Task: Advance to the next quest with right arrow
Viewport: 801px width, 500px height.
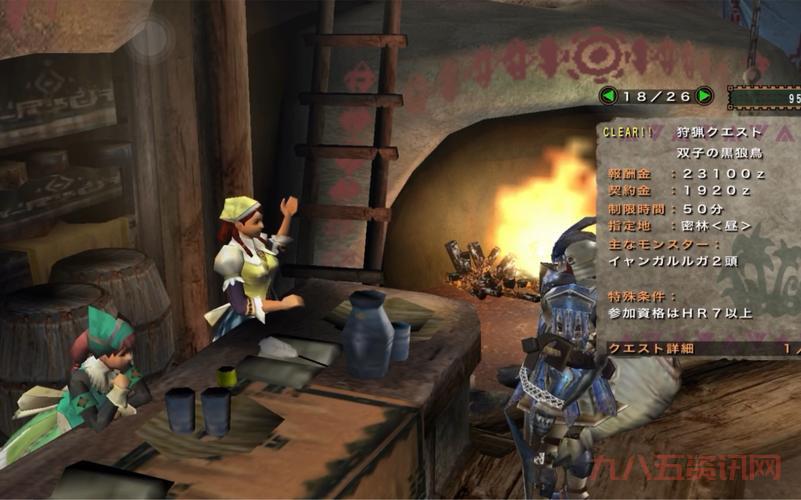Action: coord(704,96)
